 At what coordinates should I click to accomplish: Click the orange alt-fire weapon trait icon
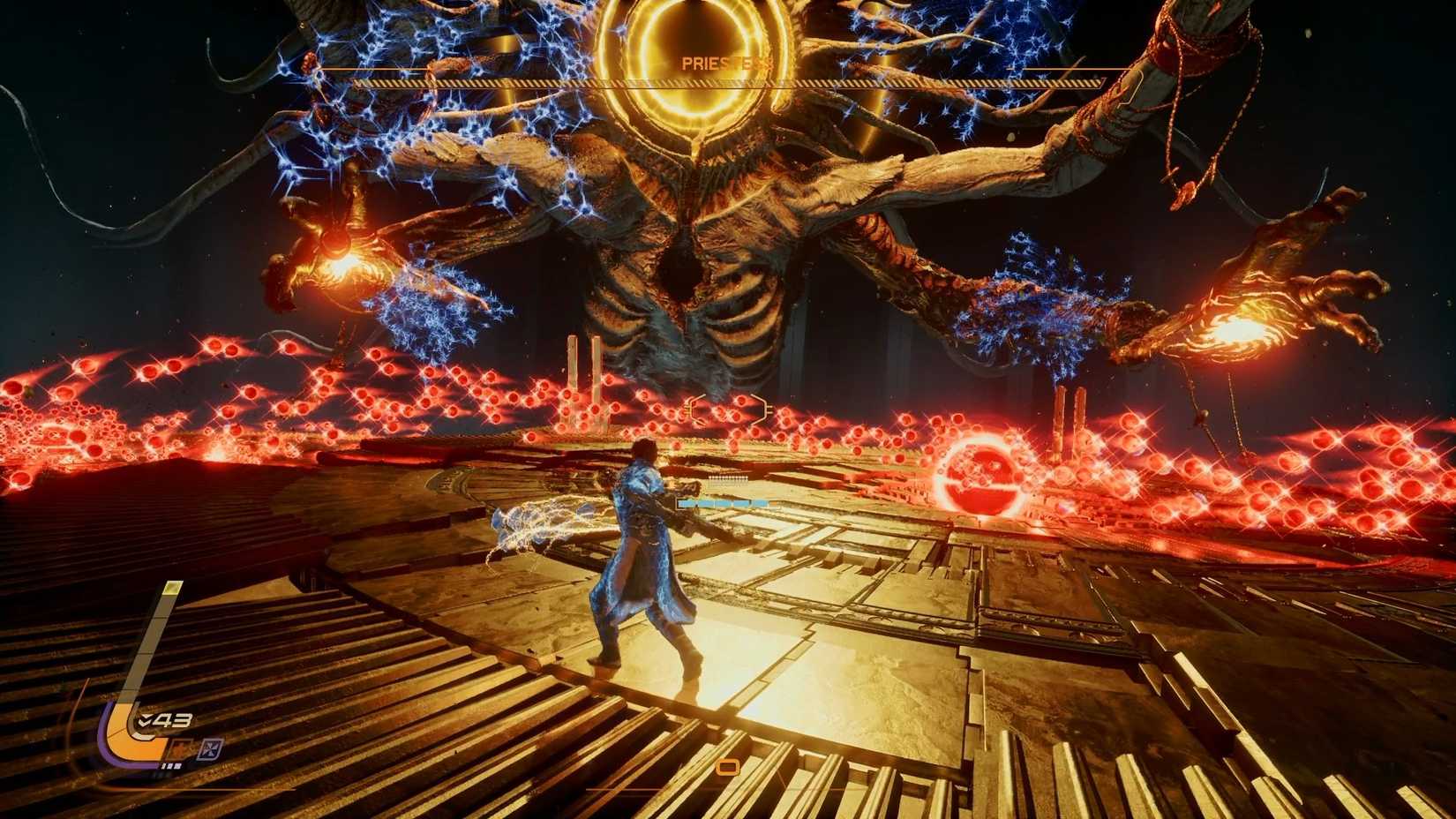[x=181, y=748]
